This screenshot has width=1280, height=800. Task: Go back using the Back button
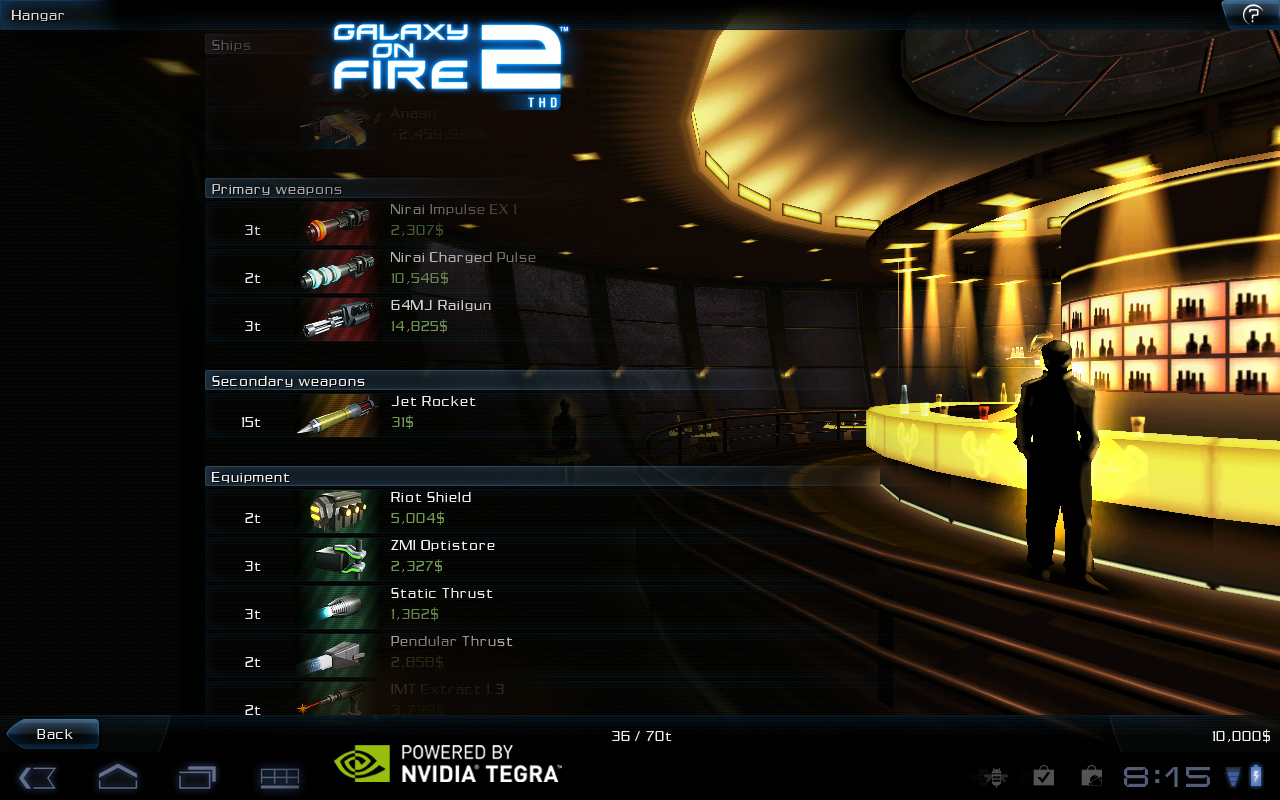pos(53,734)
